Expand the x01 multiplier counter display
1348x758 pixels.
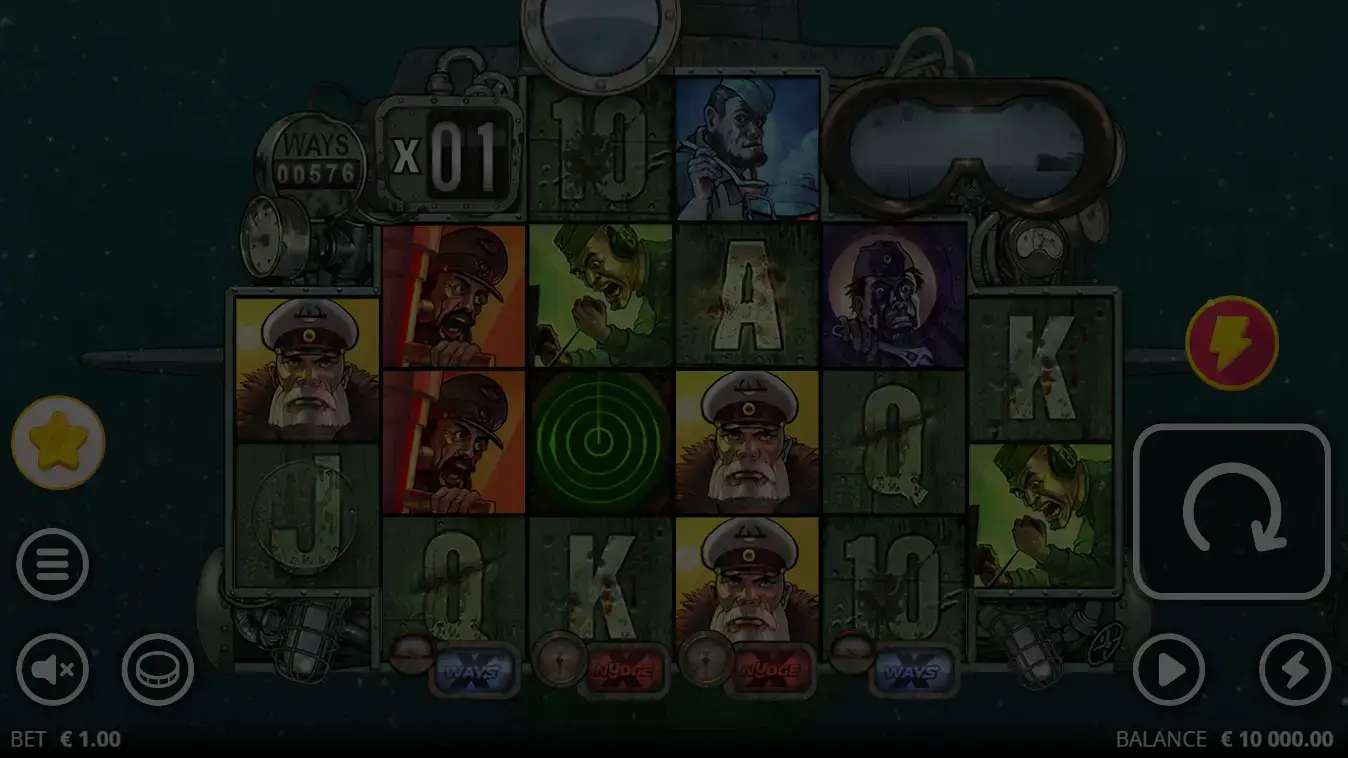[450, 150]
